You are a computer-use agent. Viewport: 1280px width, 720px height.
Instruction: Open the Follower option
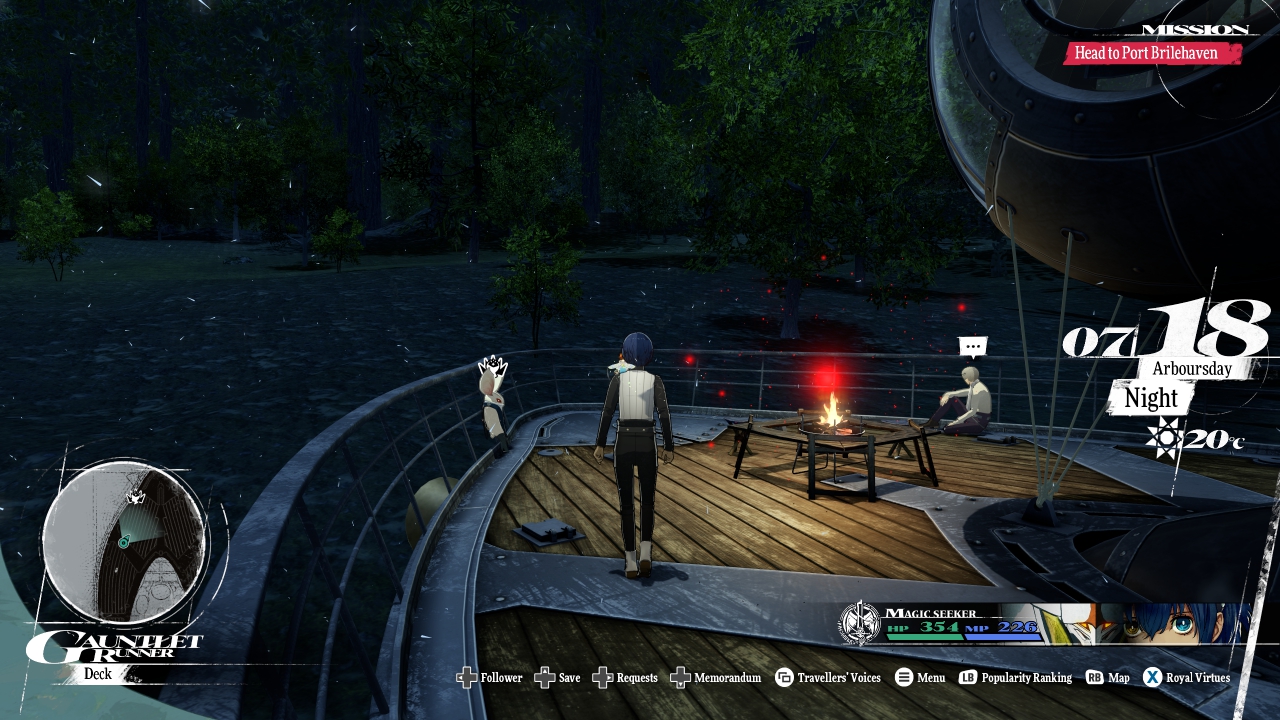pyautogui.click(x=490, y=678)
